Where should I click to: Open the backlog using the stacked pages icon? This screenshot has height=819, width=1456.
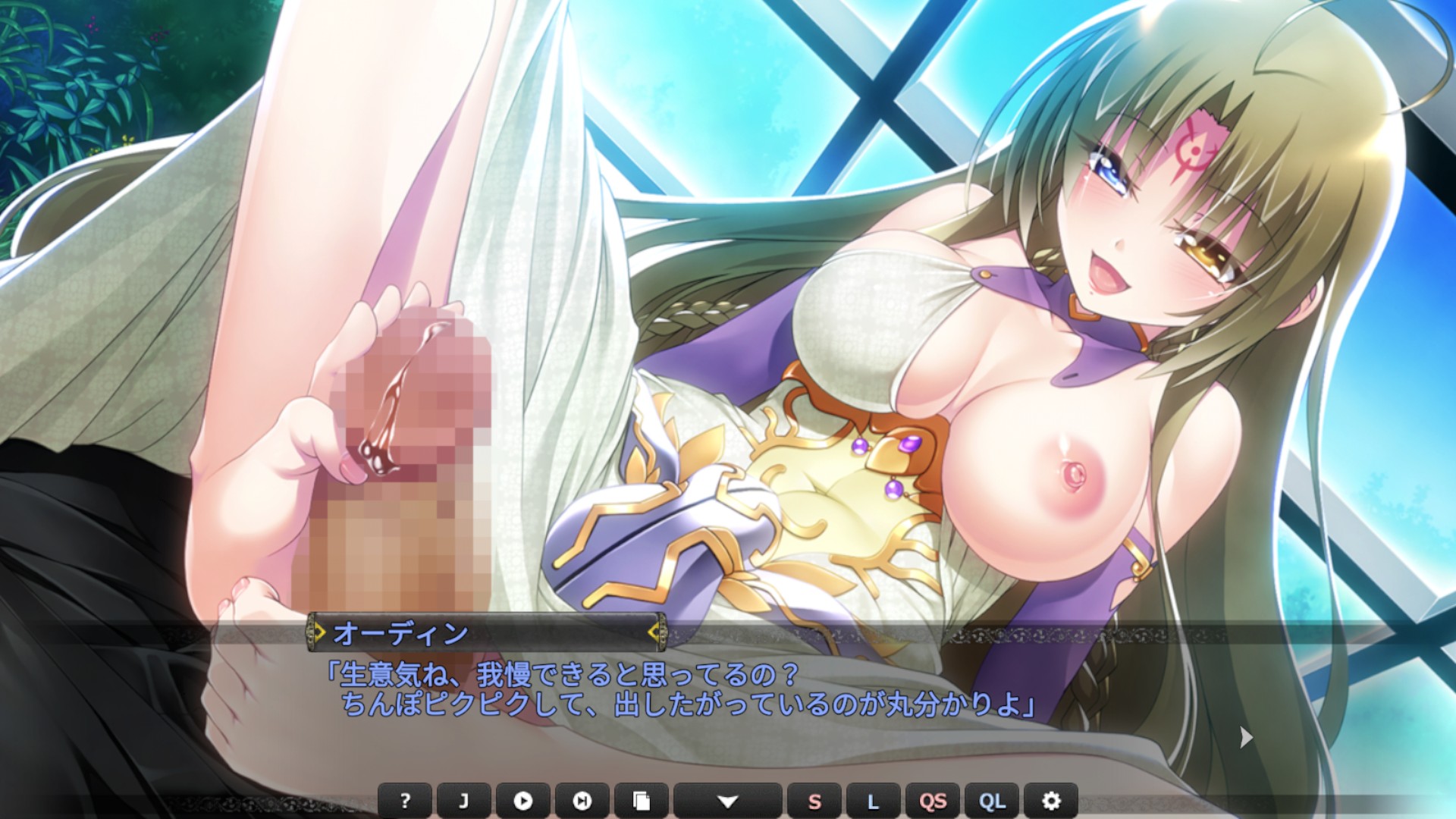click(641, 801)
